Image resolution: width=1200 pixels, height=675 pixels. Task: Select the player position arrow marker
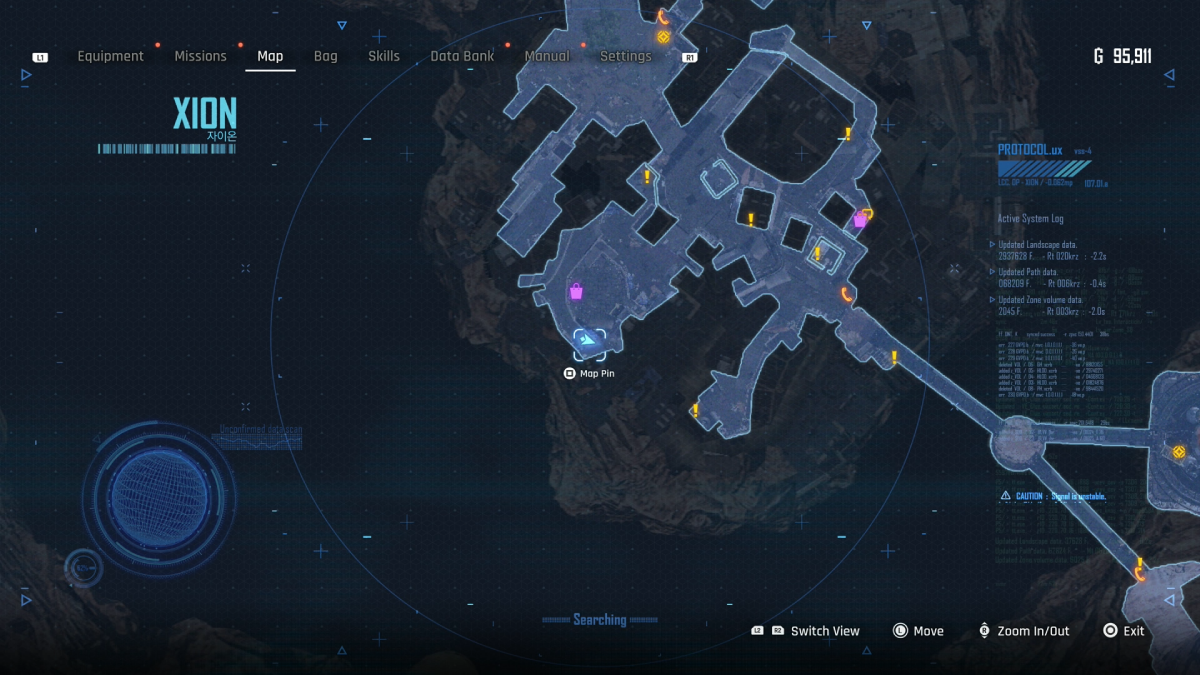pos(589,342)
